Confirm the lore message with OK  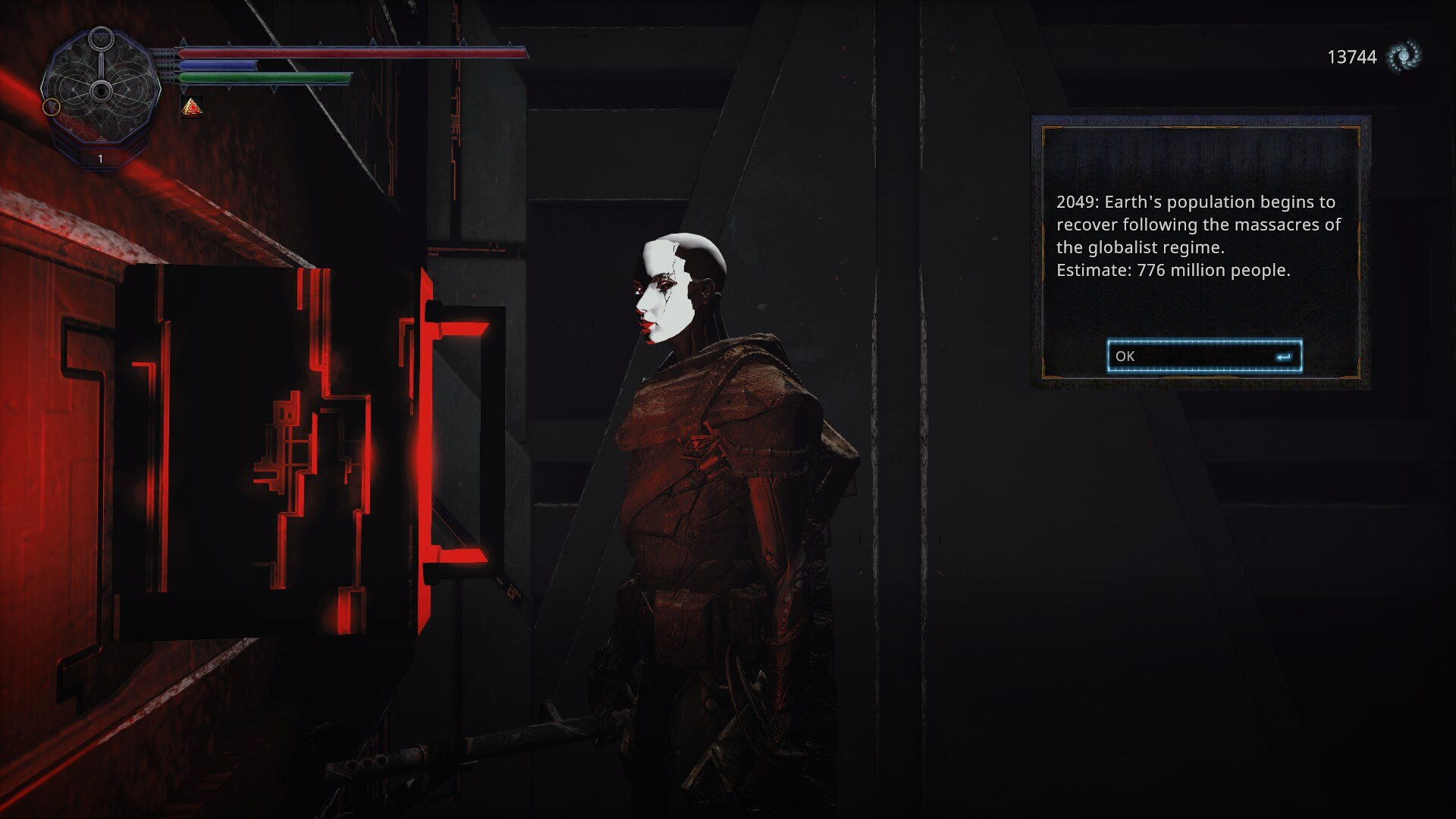pyautogui.click(x=1203, y=356)
